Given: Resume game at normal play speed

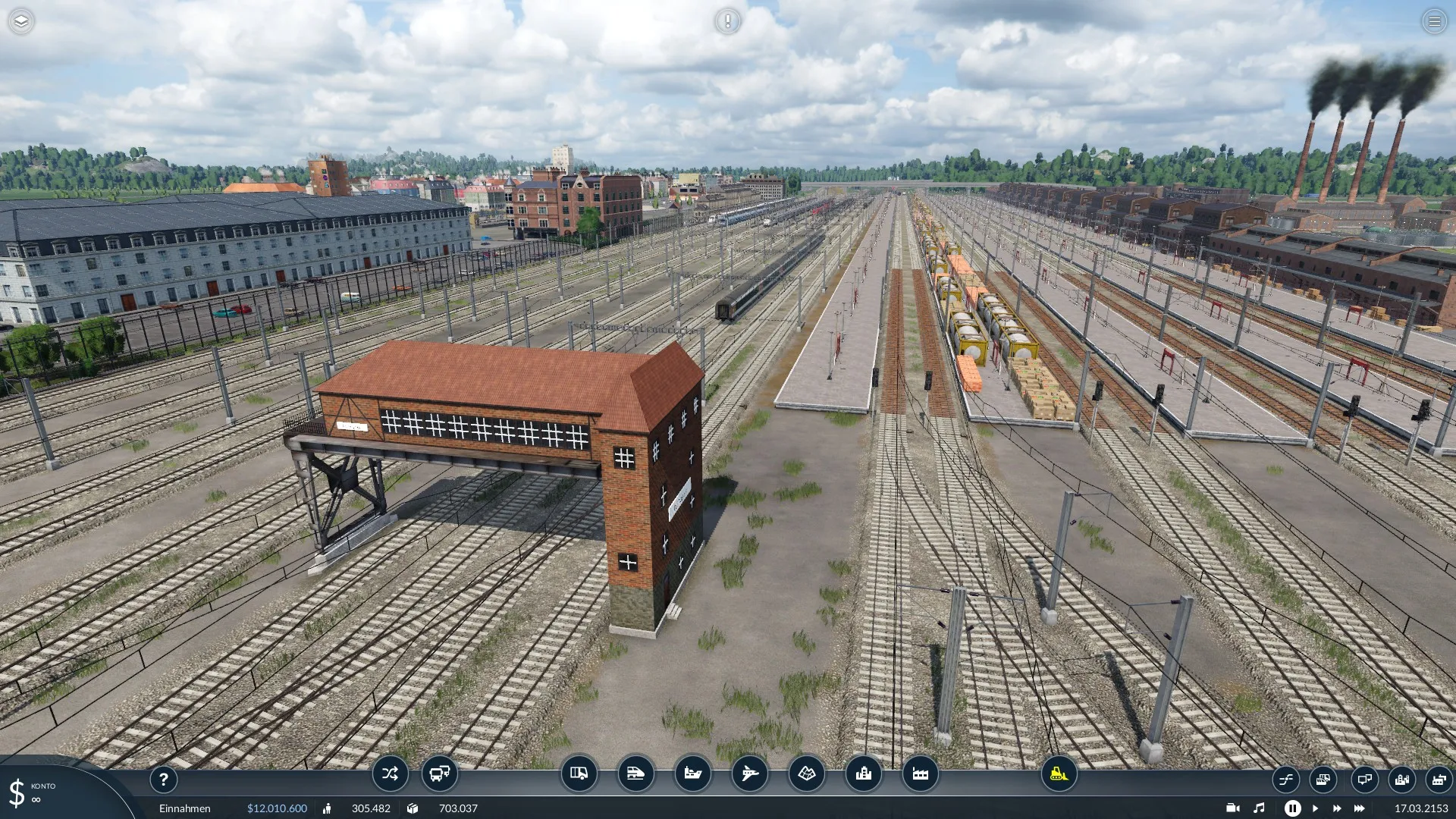Looking at the screenshot, I should tap(1315, 808).
